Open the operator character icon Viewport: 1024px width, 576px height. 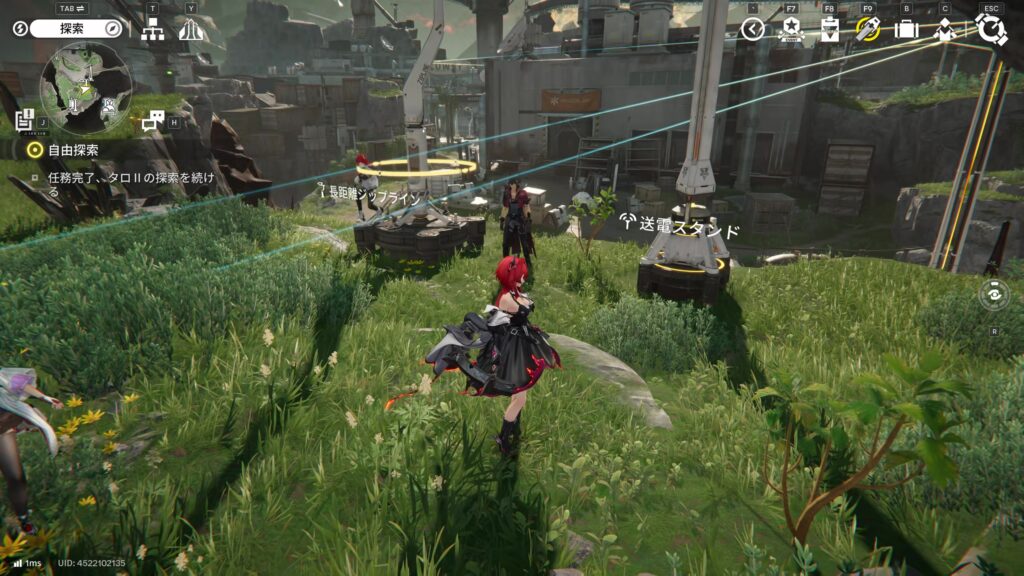click(944, 29)
